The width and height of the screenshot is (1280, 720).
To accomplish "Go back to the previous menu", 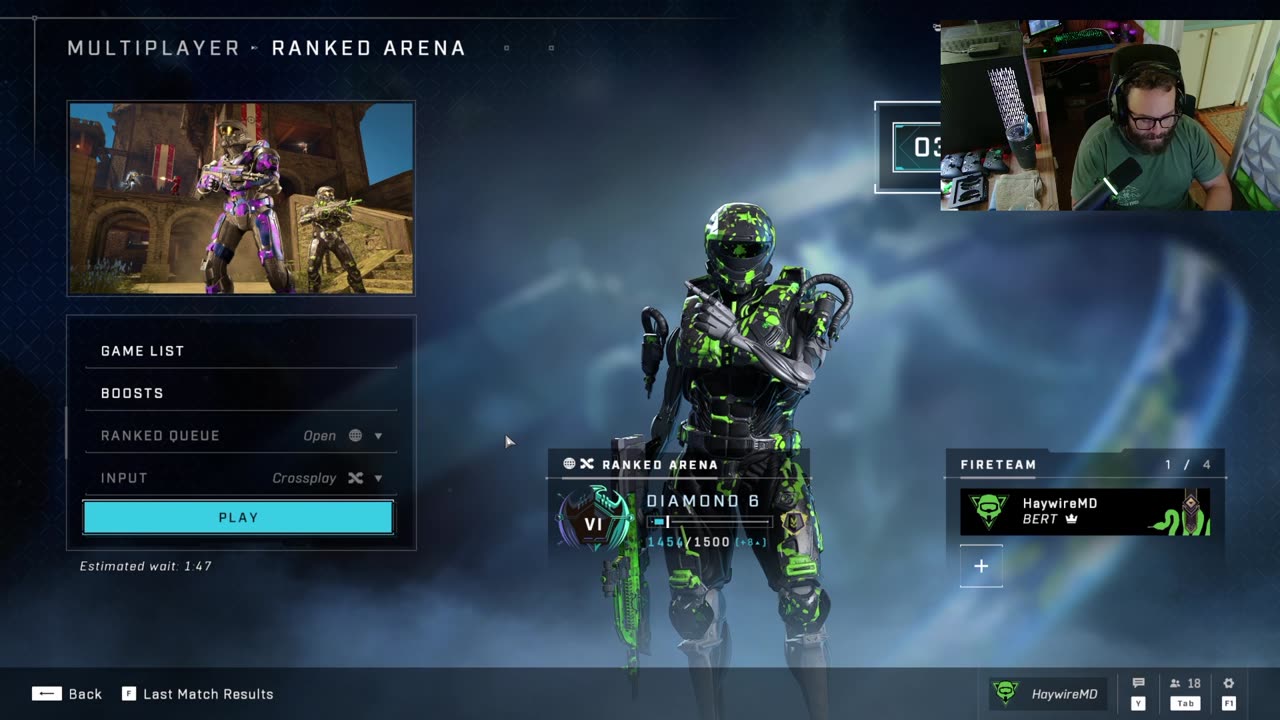I will [67, 694].
